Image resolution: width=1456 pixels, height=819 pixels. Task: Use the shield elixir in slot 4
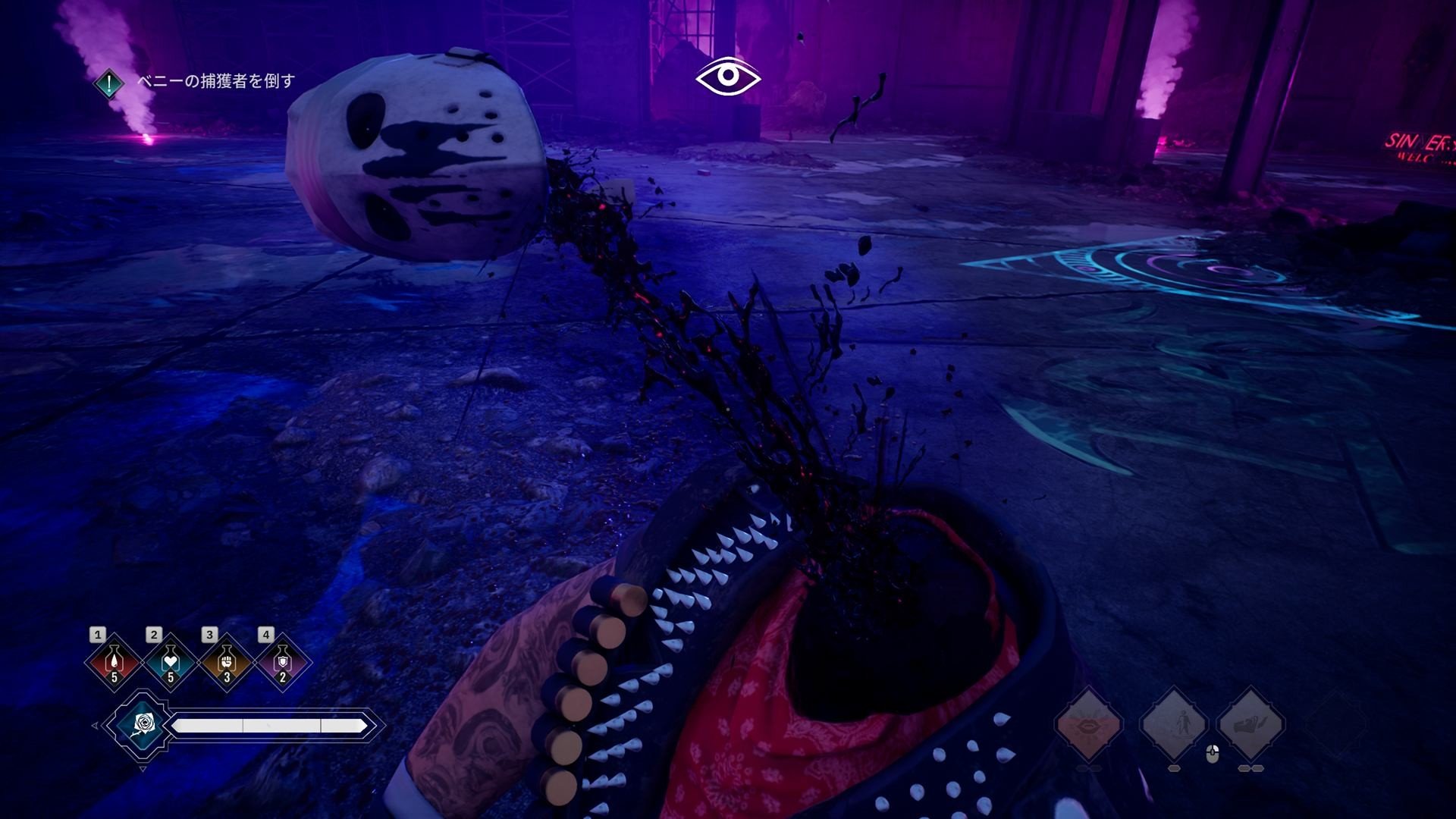click(x=282, y=663)
